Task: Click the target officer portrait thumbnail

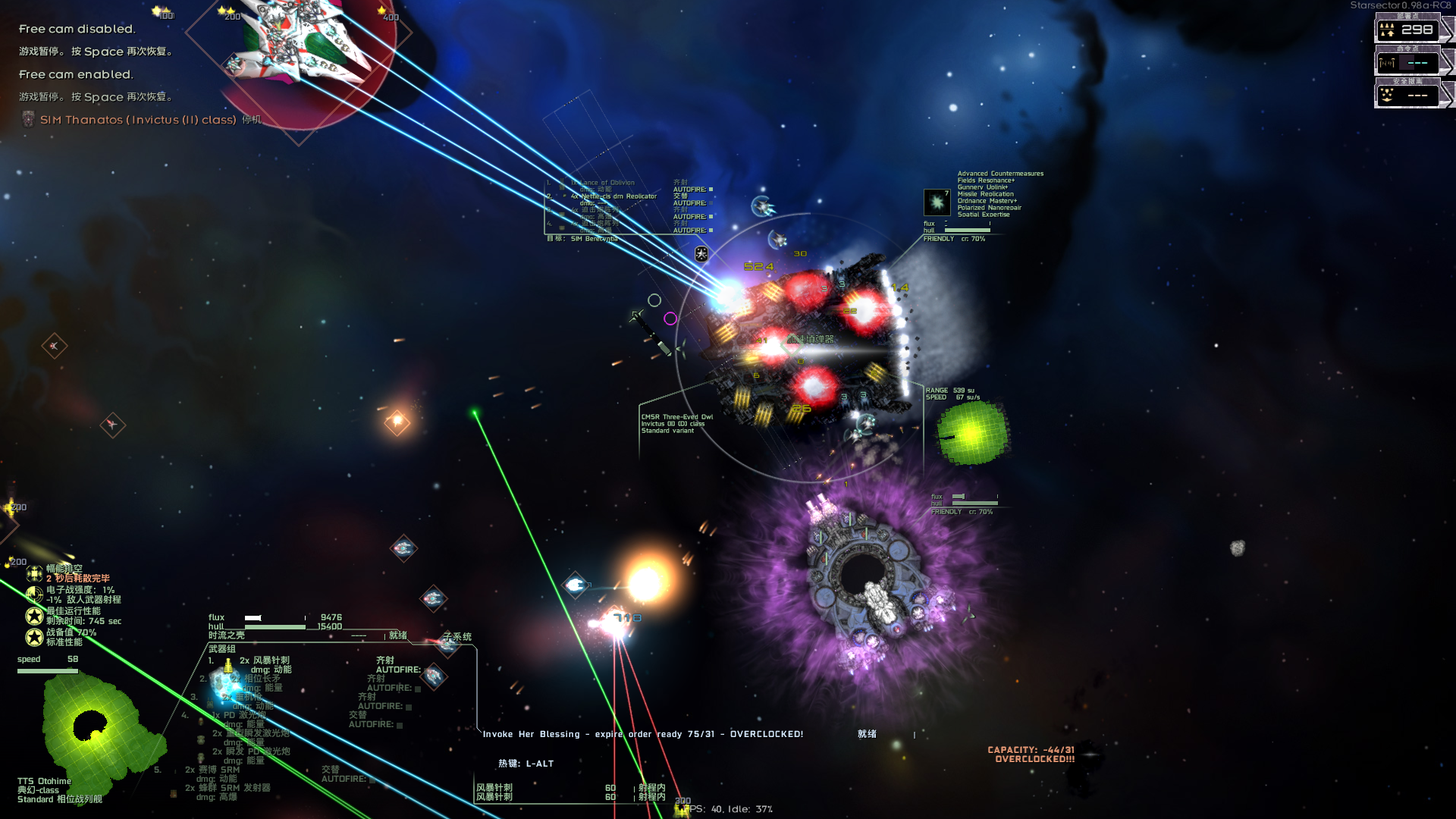Action: click(937, 202)
